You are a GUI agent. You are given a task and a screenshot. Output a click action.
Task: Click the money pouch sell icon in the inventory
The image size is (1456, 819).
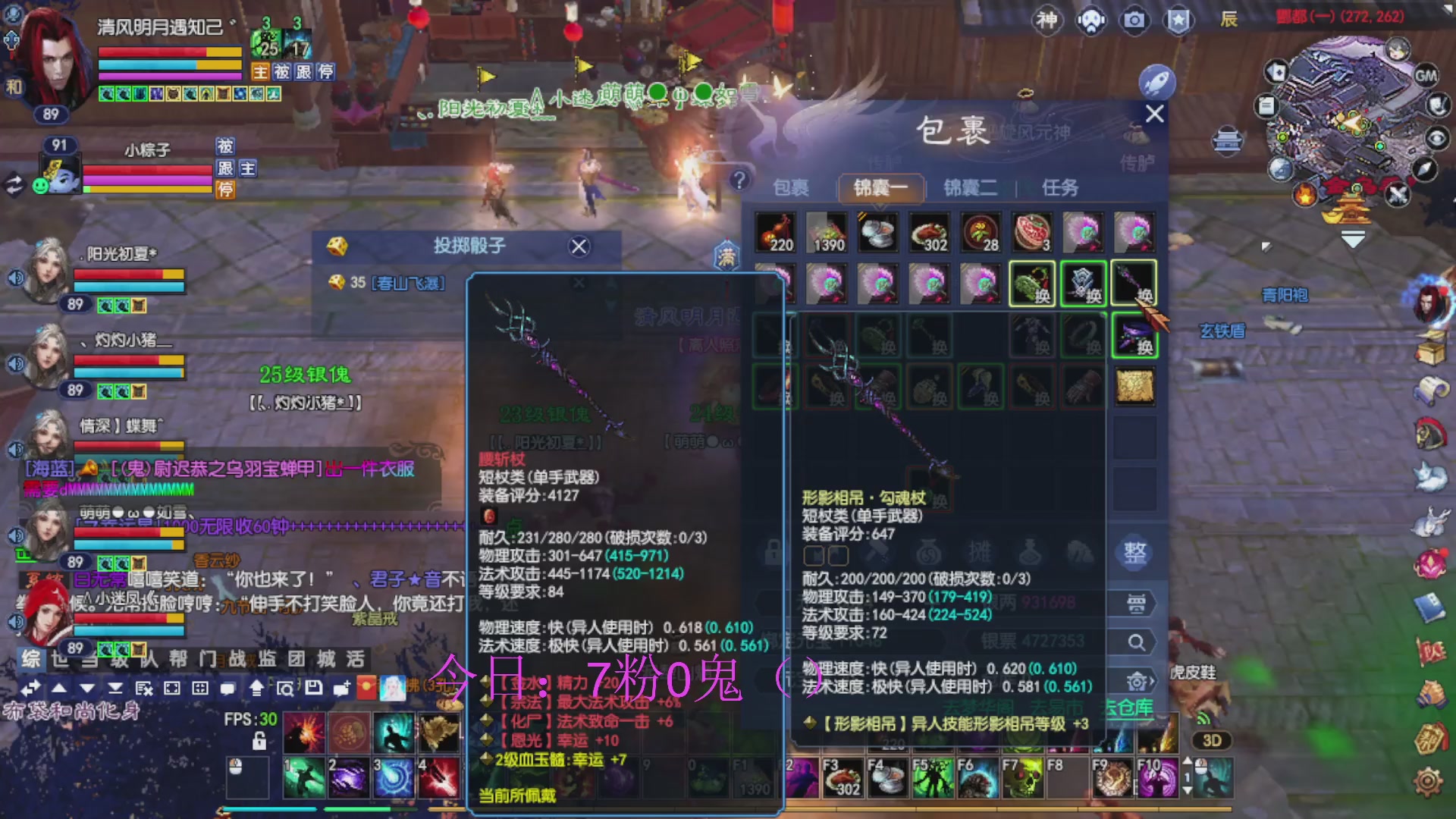pos(930,553)
